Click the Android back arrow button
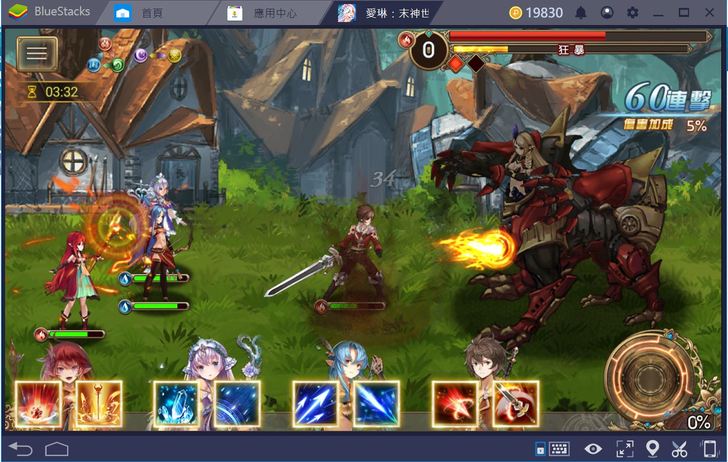Screen dimensions: 728x462 click(20, 448)
